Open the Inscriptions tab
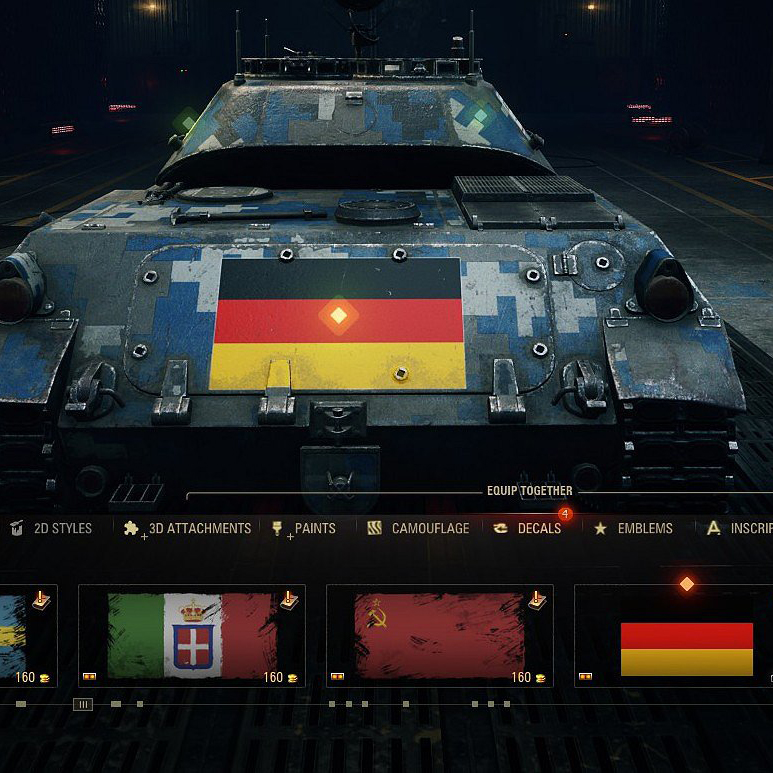 (743, 528)
